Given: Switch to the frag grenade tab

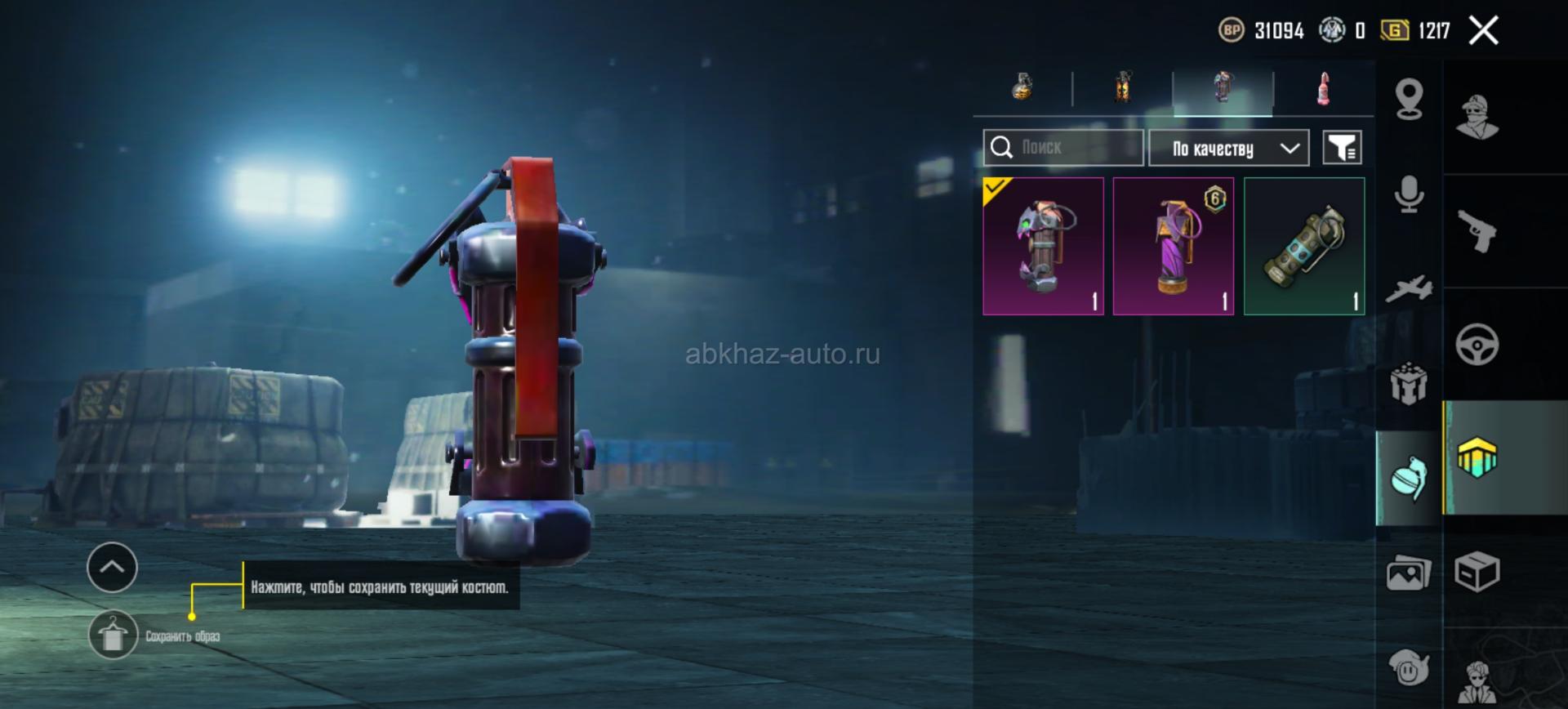Looking at the screenshot, I should 1022,87.
